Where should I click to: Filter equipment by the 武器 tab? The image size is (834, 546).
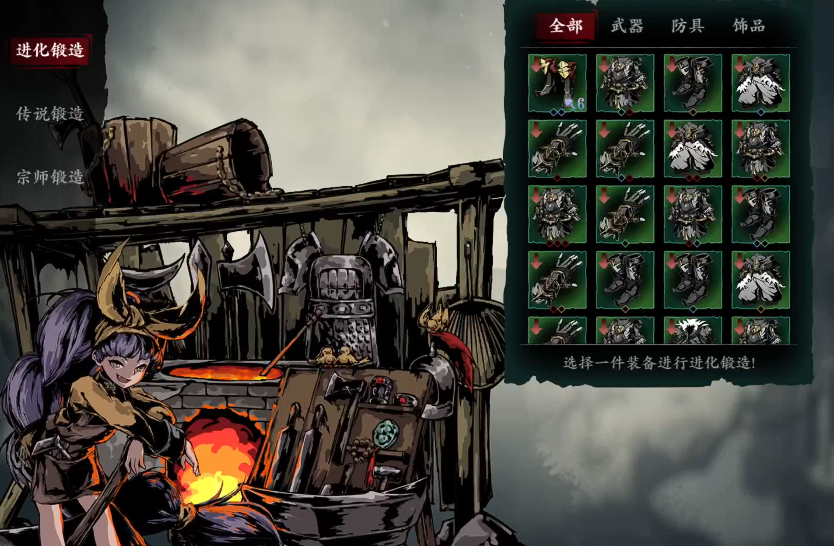[627, 26]
